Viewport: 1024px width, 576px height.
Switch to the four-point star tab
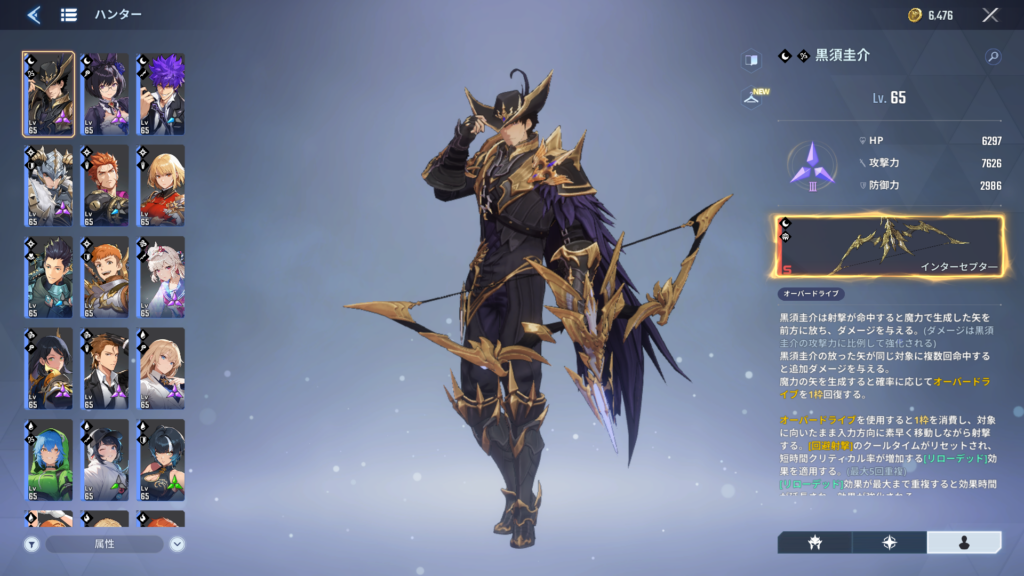point(889,542)
